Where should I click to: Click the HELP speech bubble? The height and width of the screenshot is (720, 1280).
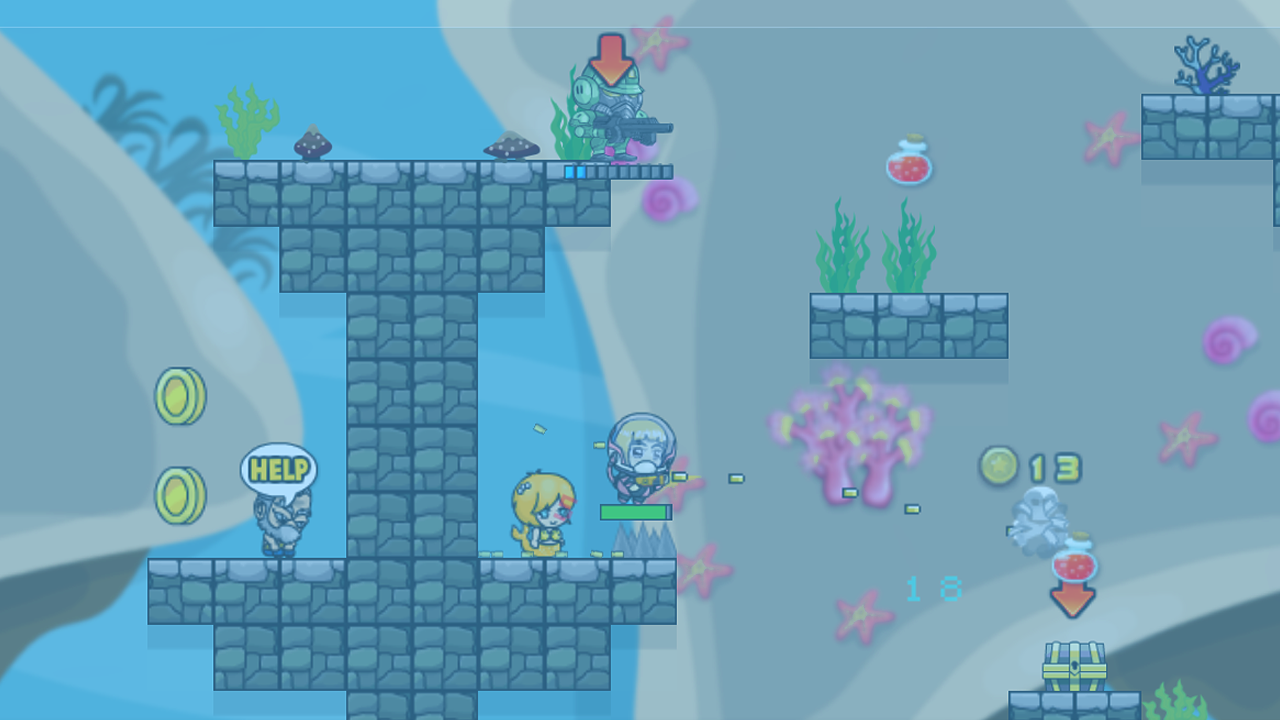[x=279, y=467]
